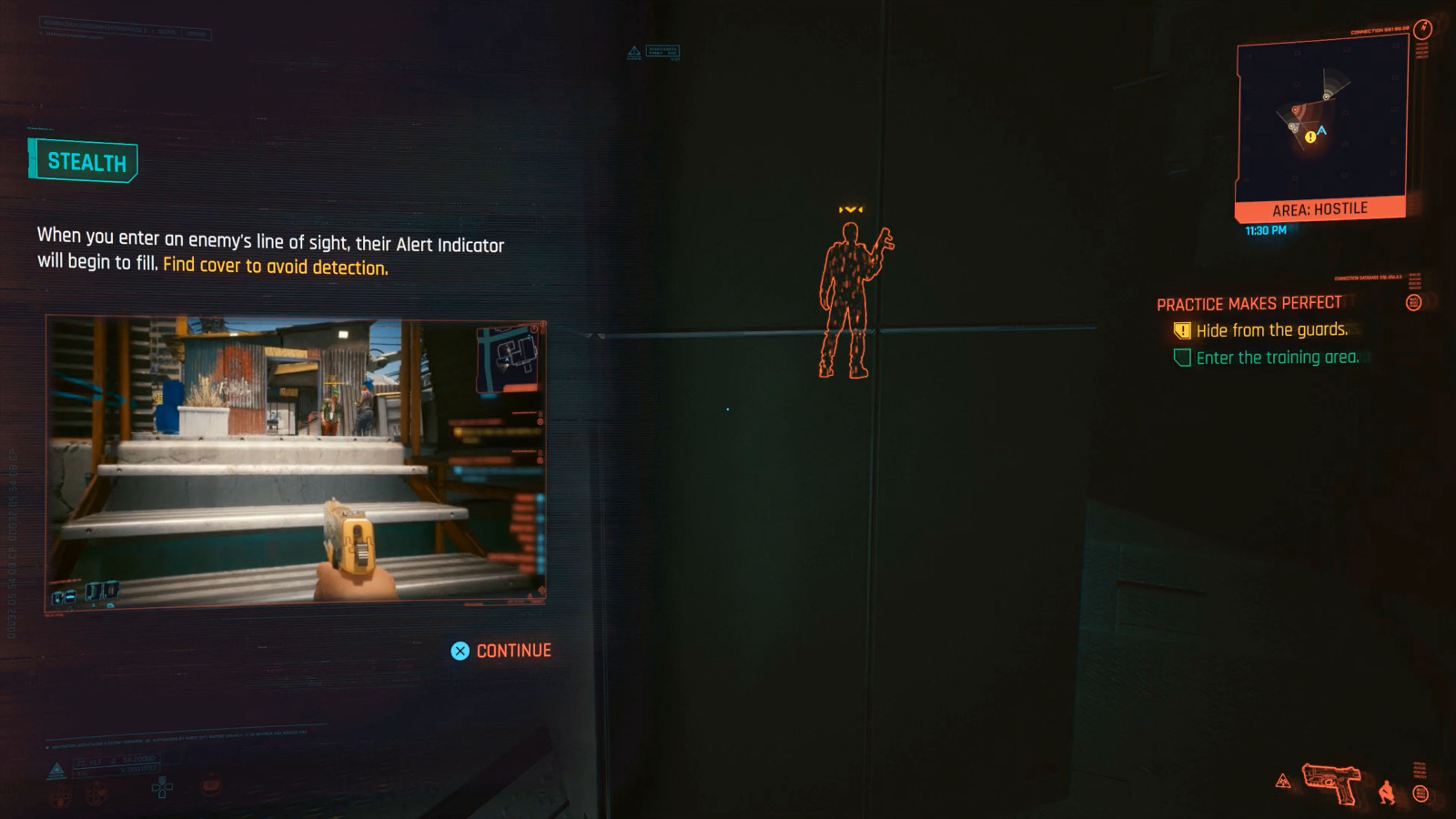
Task: Click the crouching character stance icon
Action: (x=1388, y=794)
